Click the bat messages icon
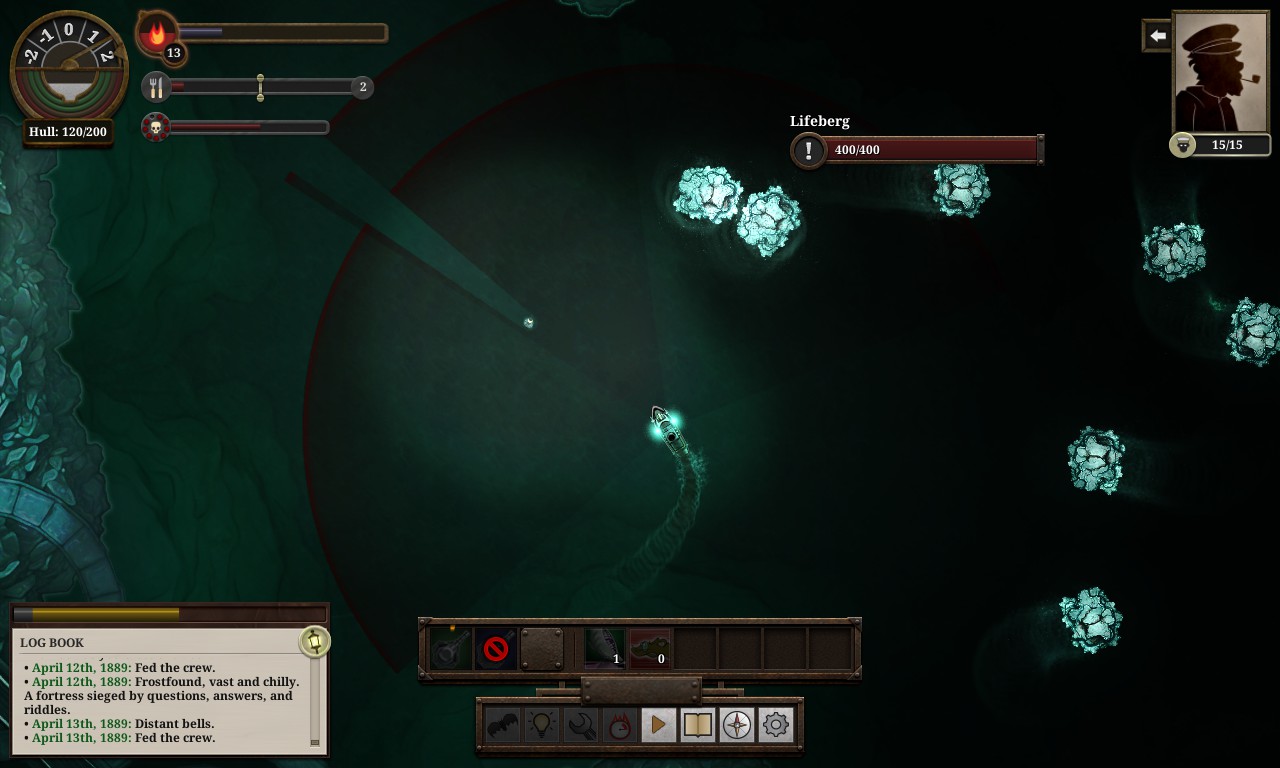 pos(502,724)
